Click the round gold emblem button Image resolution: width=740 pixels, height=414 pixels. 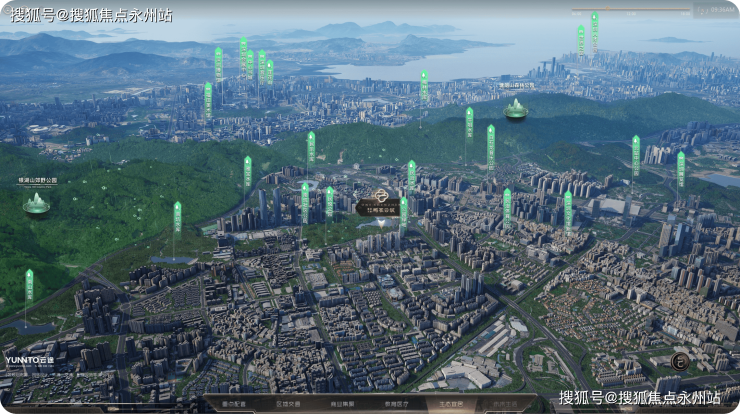(679, 362)
